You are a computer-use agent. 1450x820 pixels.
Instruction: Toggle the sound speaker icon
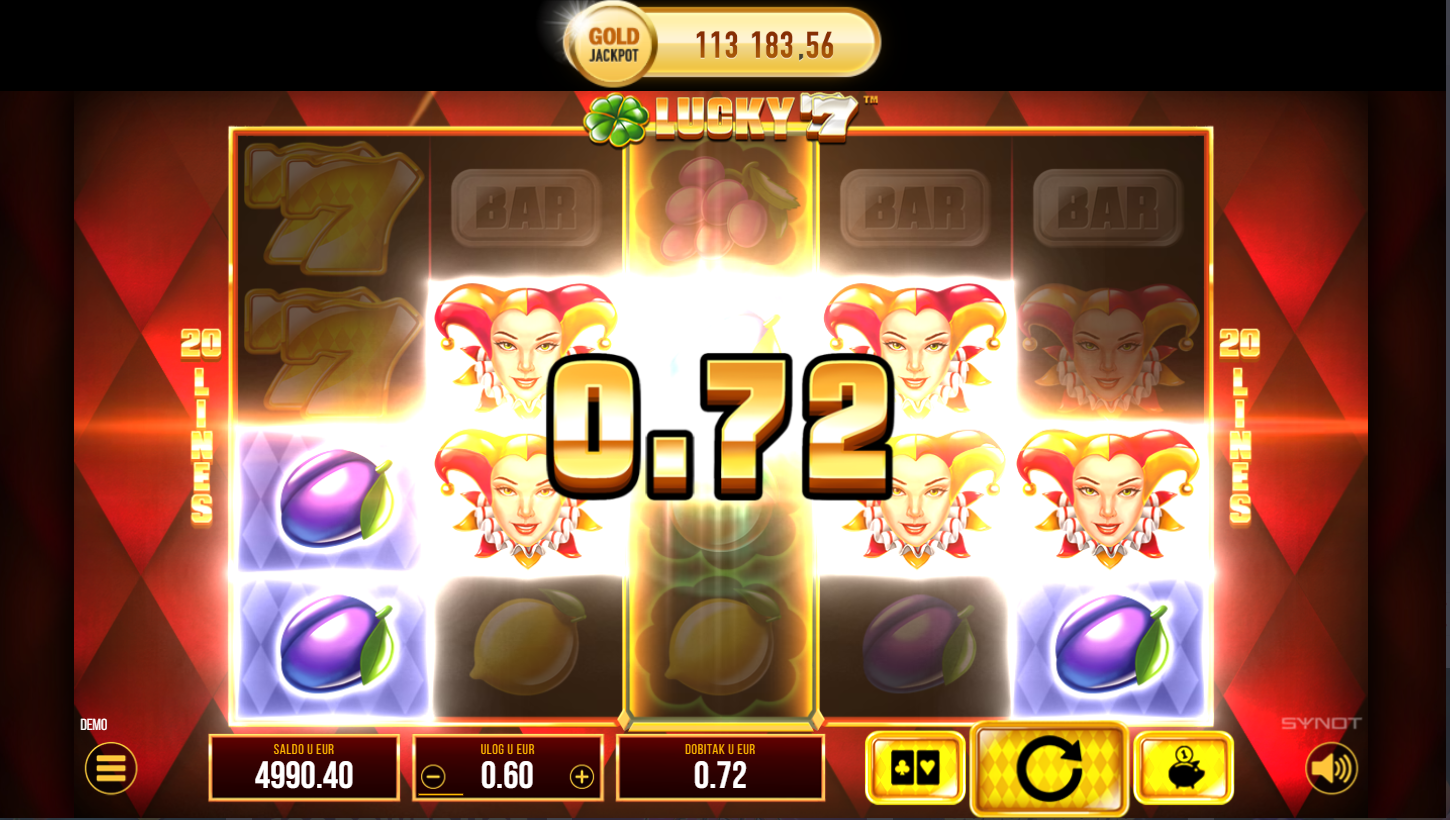(x=1331, y=768)
